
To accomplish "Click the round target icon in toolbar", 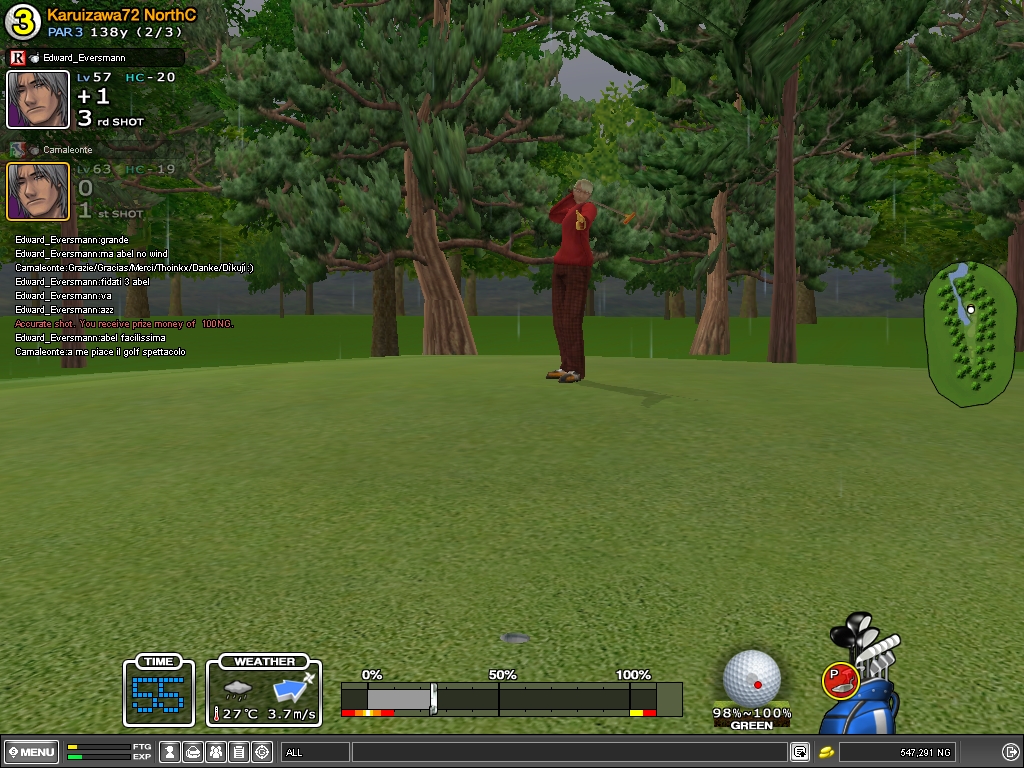I will pos(262,752).
